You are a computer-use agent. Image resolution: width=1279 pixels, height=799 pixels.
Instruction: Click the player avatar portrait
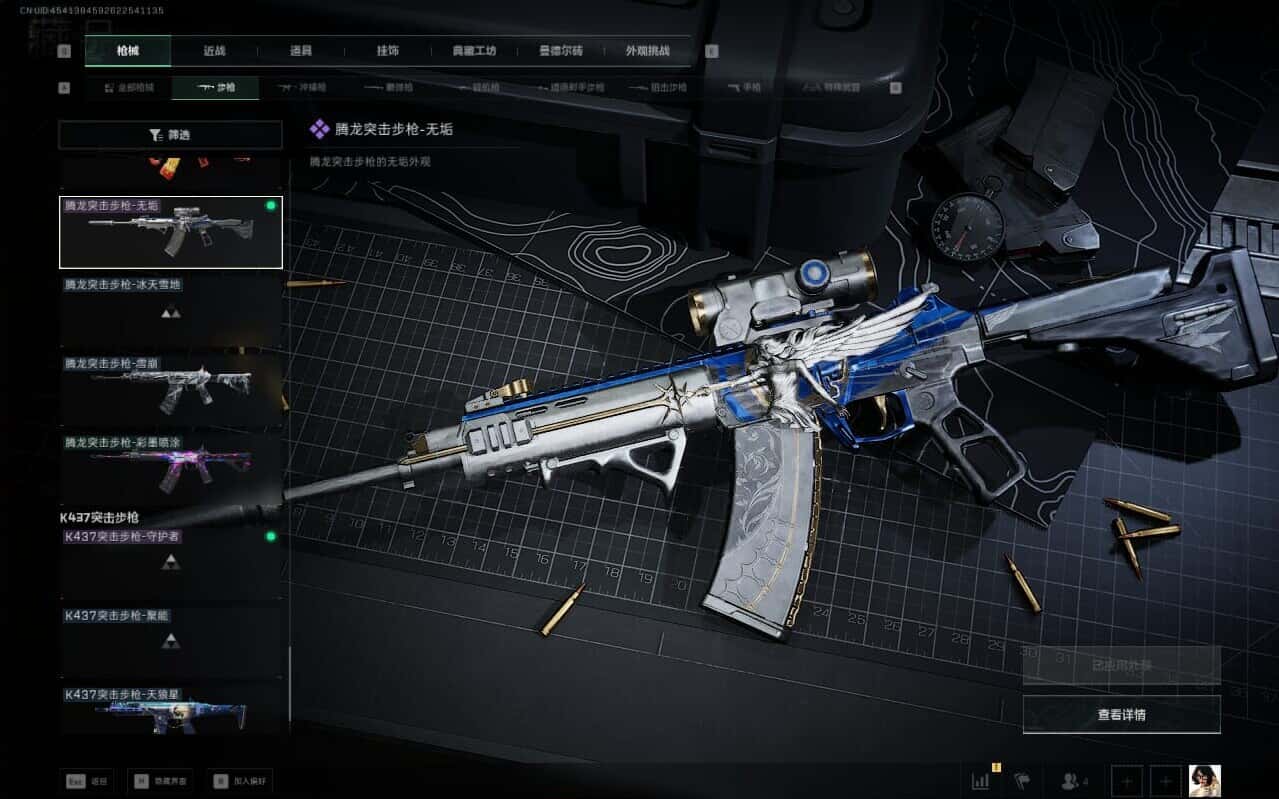(x=1204, y=780)
